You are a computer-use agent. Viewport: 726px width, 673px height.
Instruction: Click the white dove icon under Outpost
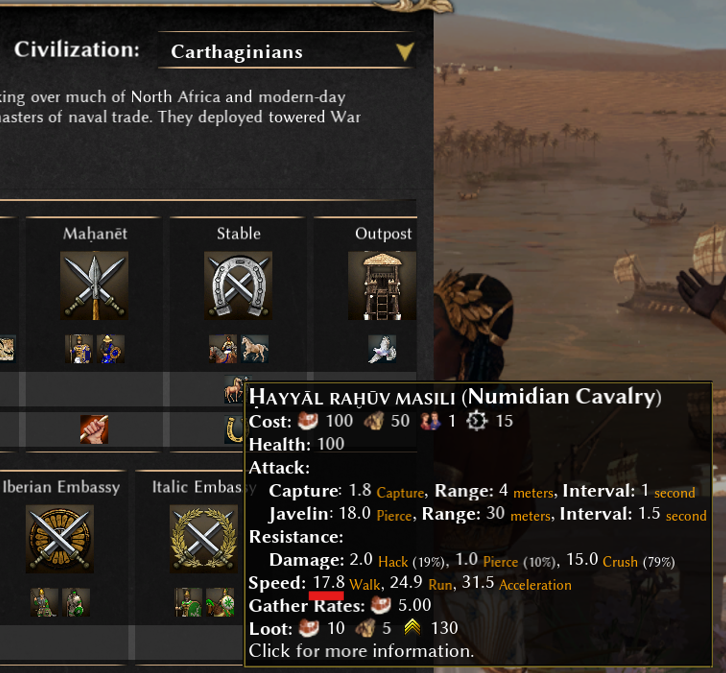click(x=382, y=349)
